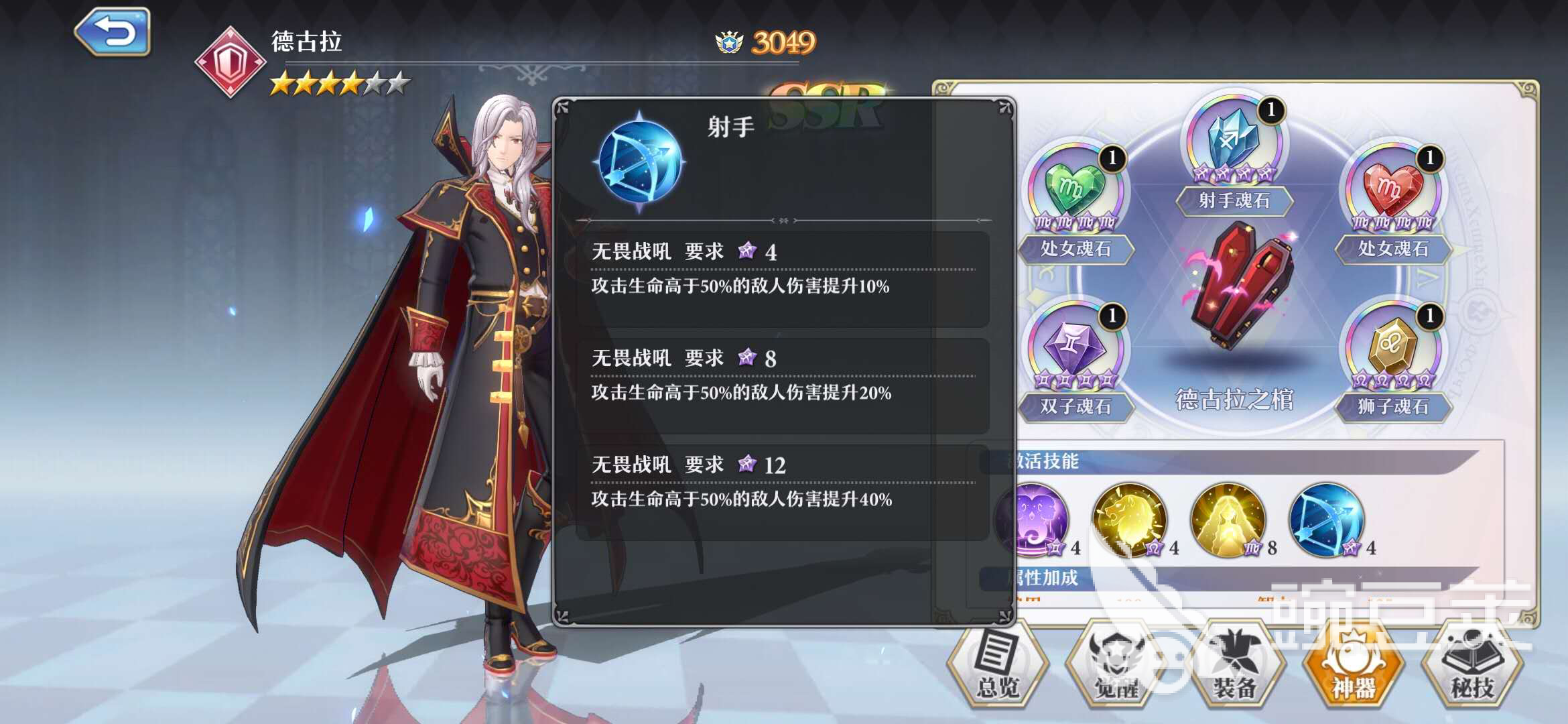View the golden lion Leo skill
Image resolution: width=1568 pixels, height=724 pixels.
click(1129, 520)
